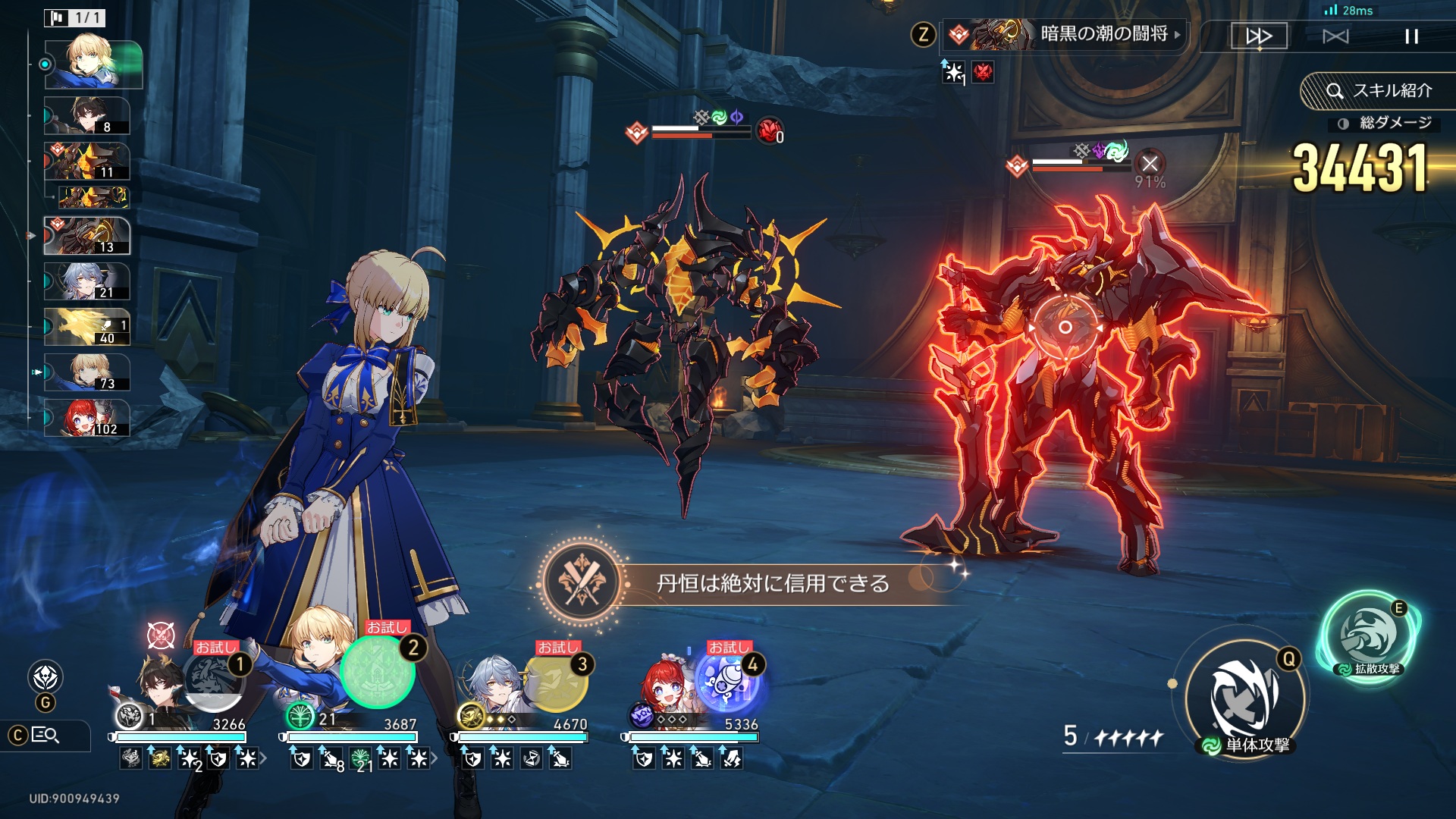Select the red-haired girl turn-order portrait
The height and width of the screenshot is (819, 1456).
87,418
